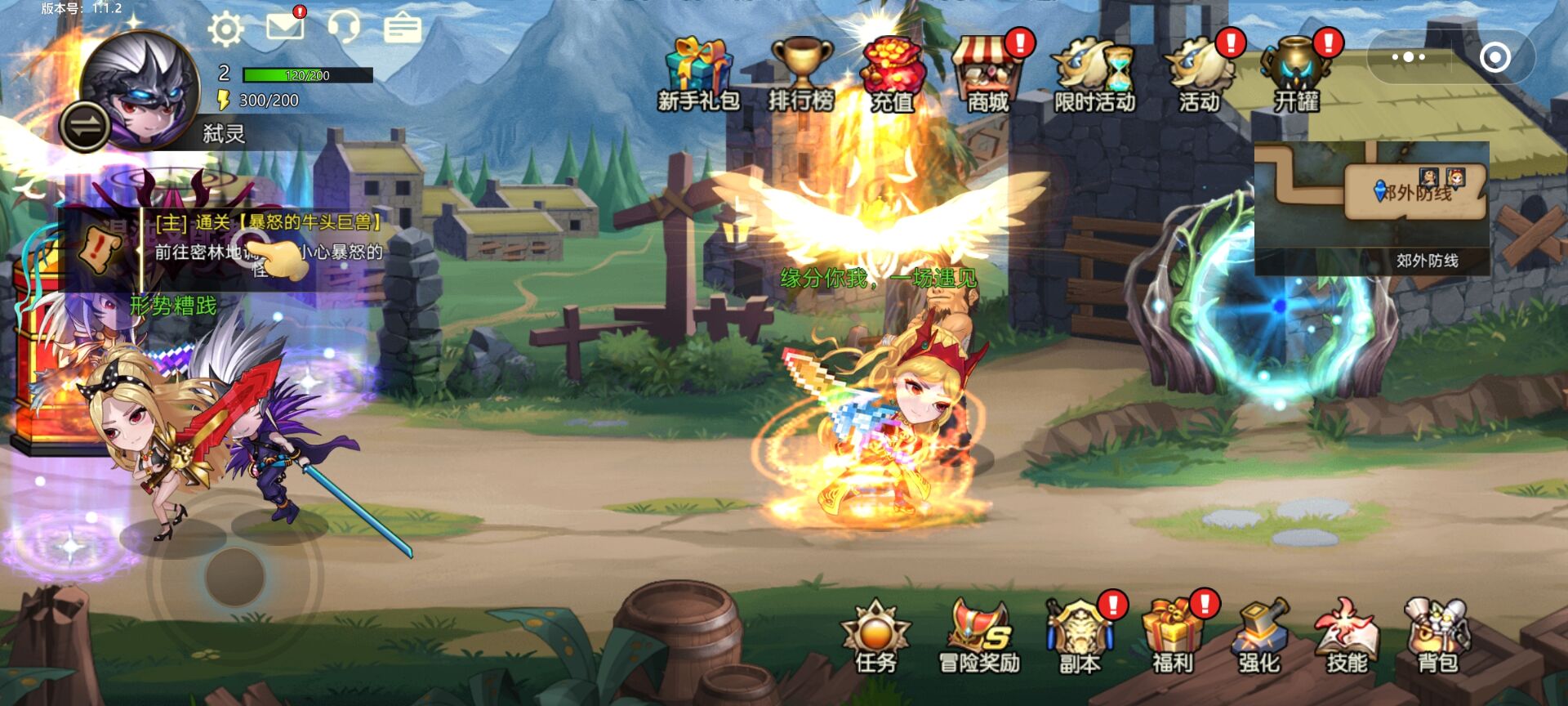Open the 强化 enhancement menu
Screen dimensions: 1568x706
[1259, 639]
